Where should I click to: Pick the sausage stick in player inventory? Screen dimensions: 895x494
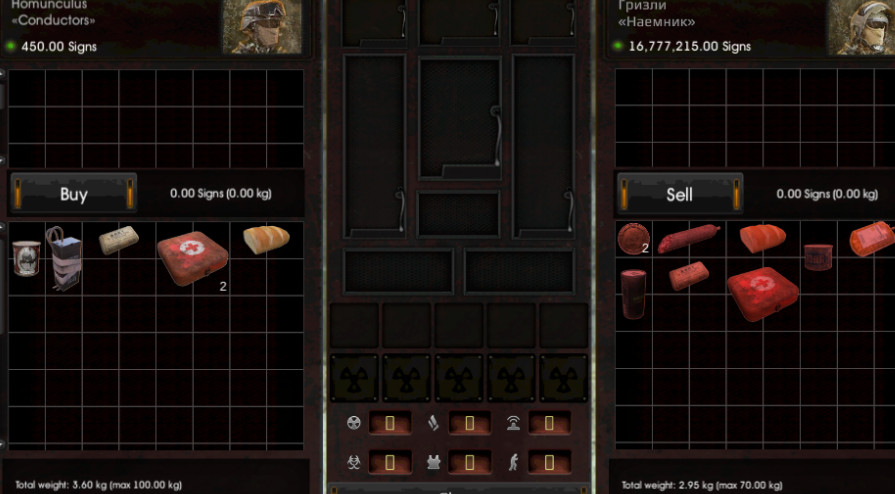point(687,239)
